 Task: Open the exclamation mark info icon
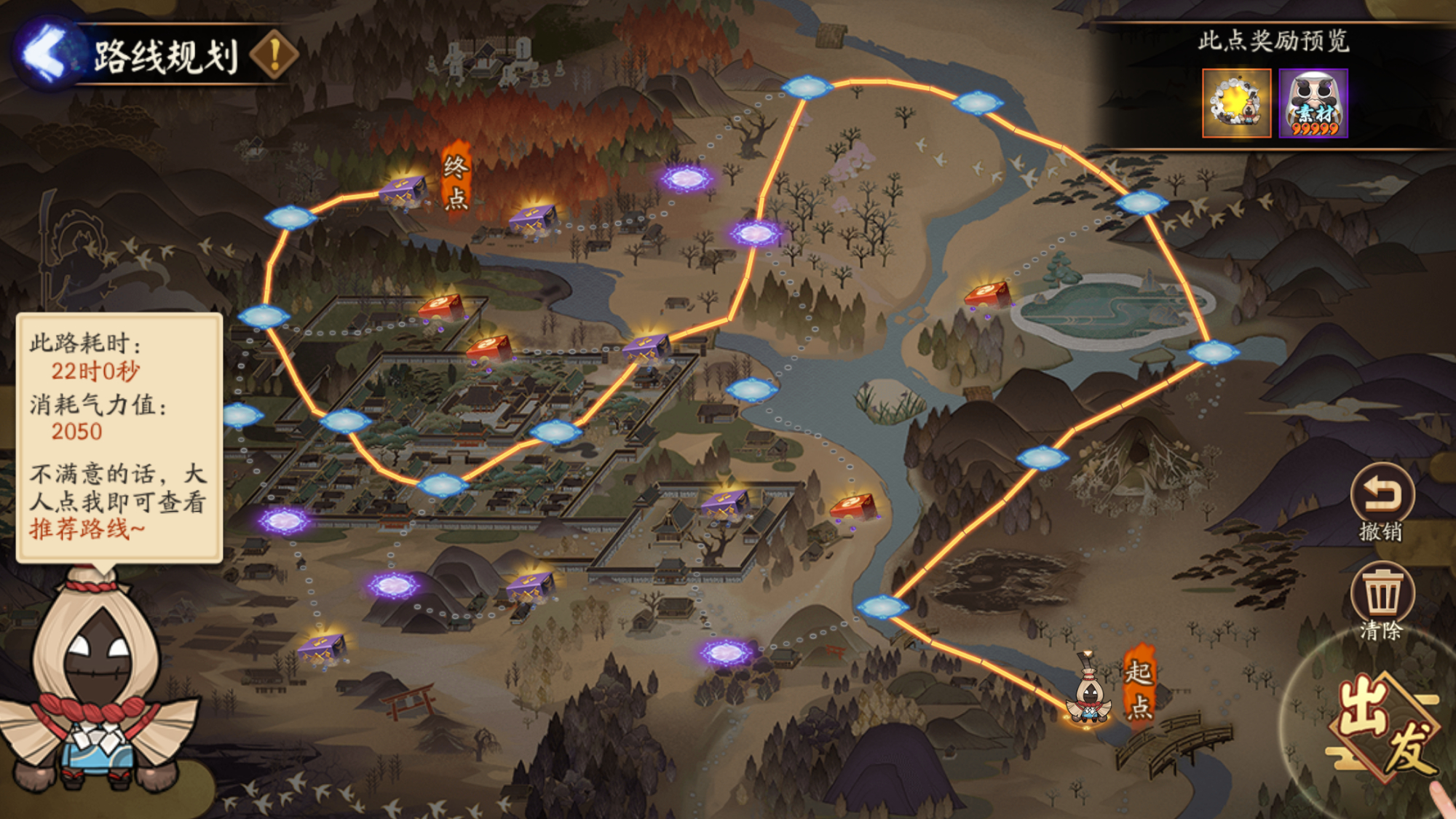click(274, 55)
